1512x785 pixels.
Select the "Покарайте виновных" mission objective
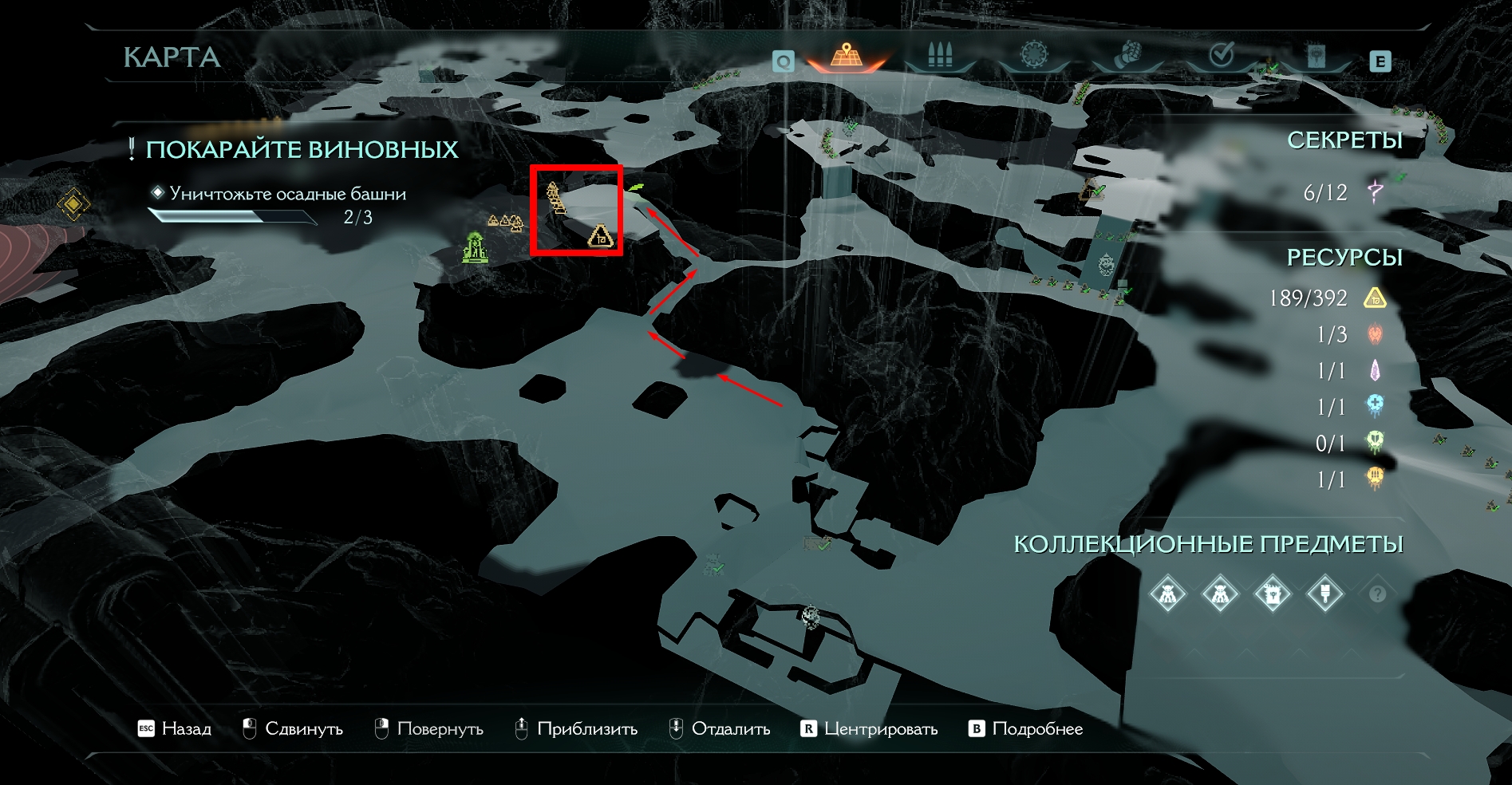click(302, 150)
